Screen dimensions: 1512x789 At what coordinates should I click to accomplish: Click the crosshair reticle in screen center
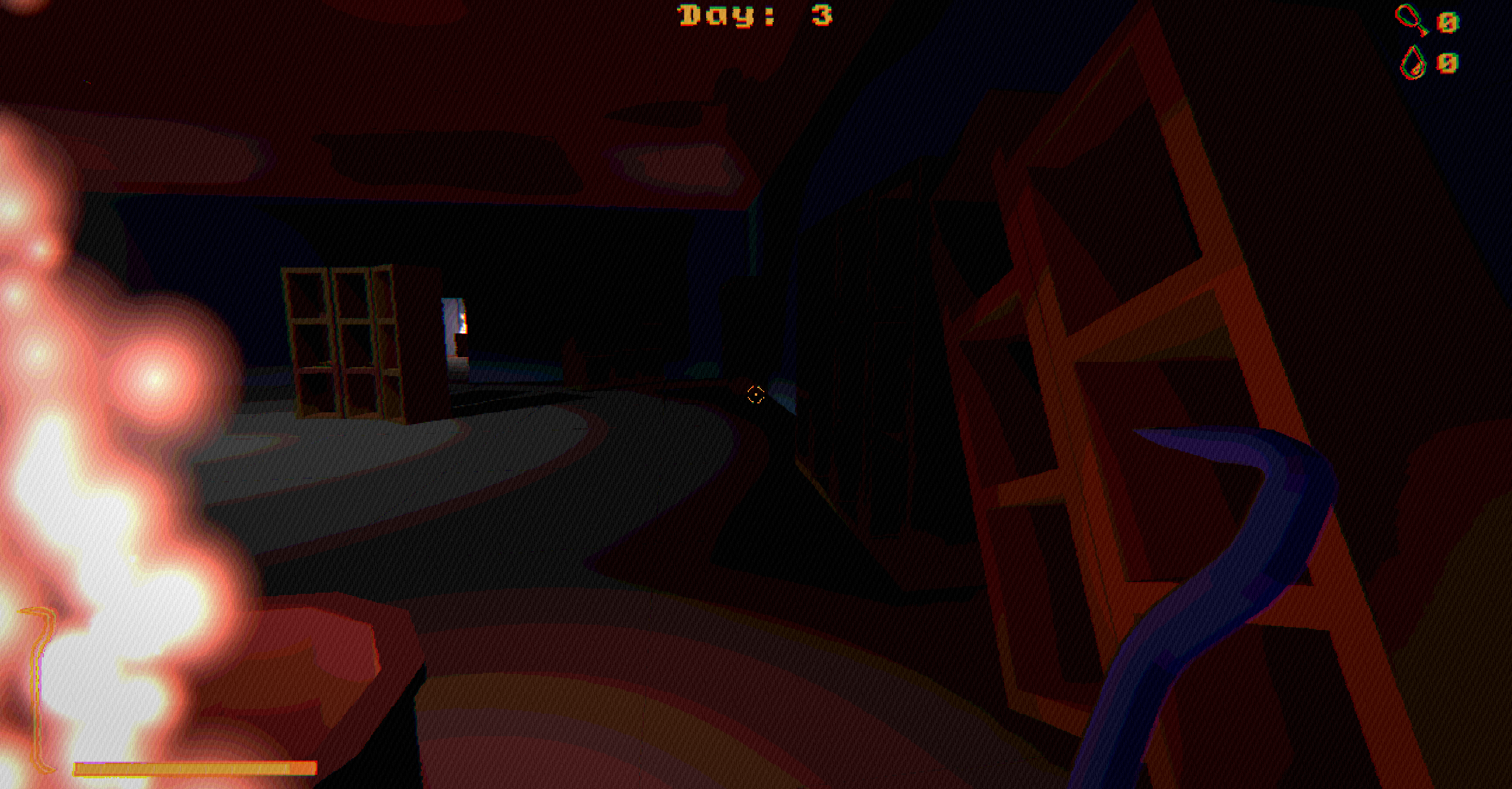[x=755, y=394]
